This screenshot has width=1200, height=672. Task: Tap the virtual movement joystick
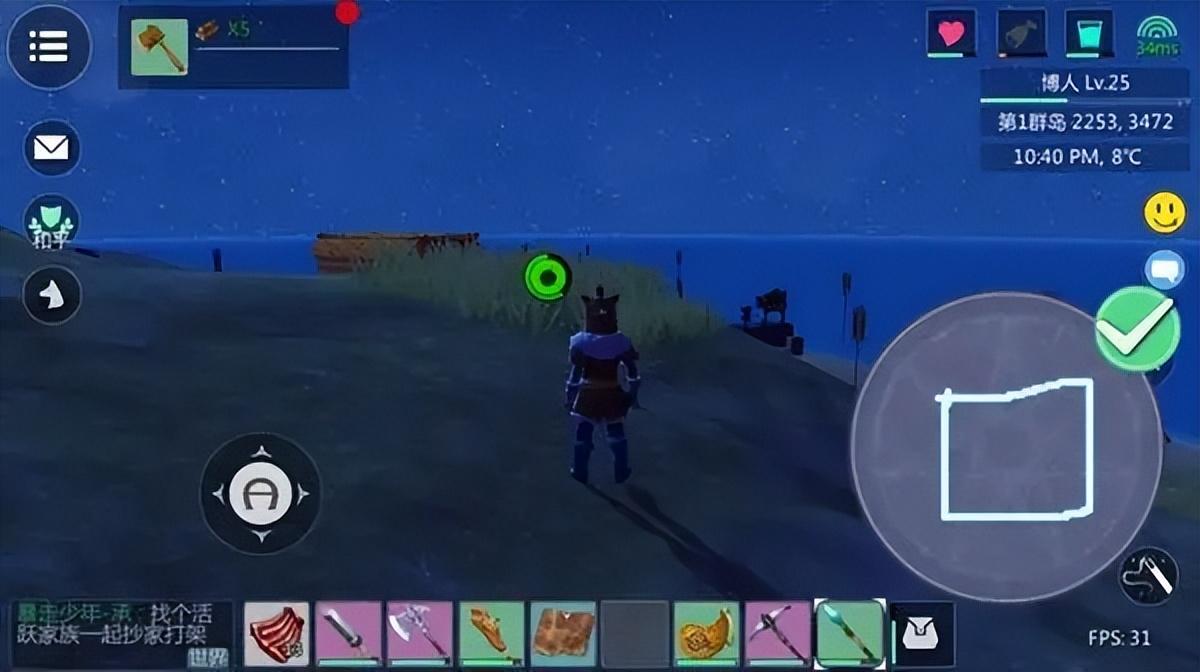click(x=260, y=492)
